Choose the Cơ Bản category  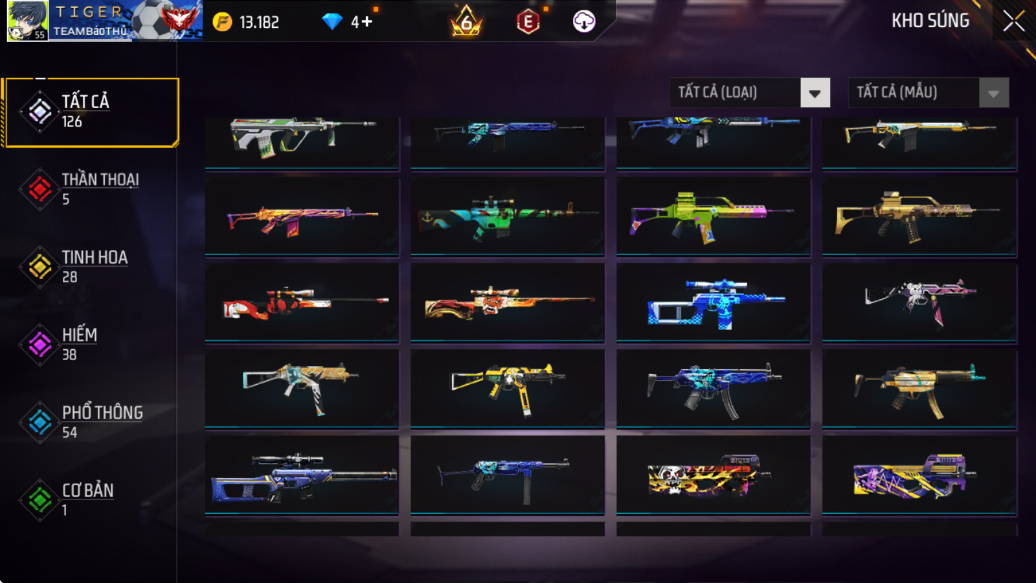(x=90, y=499)
